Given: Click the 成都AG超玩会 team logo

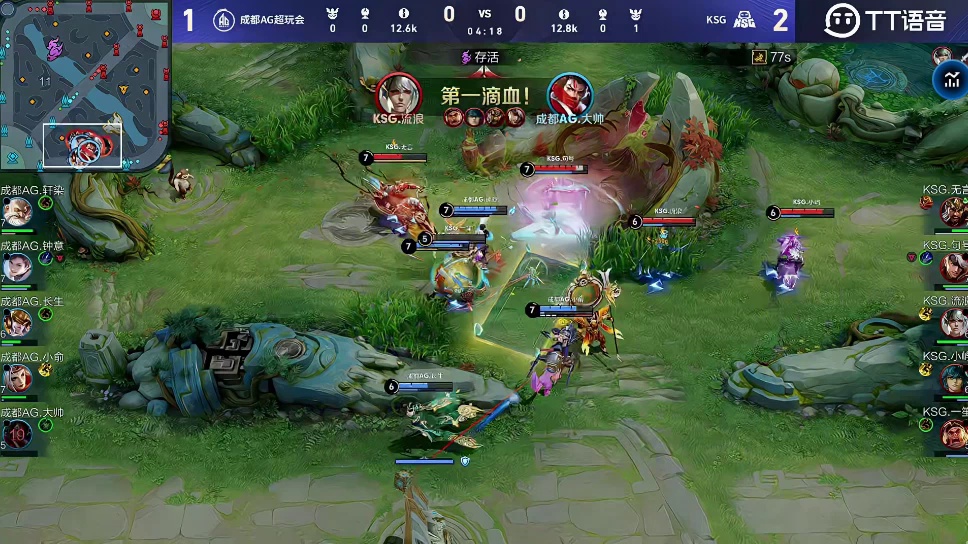Looking at the screenshot, I should click(225, 19).
